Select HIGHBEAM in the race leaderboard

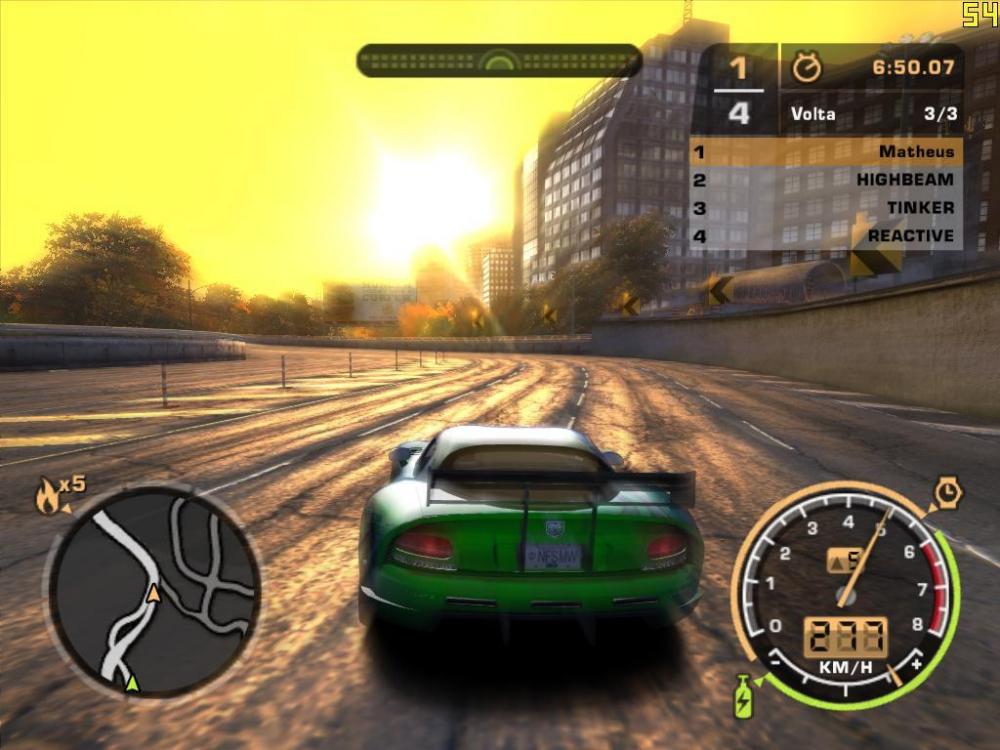[x=826, y=180]
